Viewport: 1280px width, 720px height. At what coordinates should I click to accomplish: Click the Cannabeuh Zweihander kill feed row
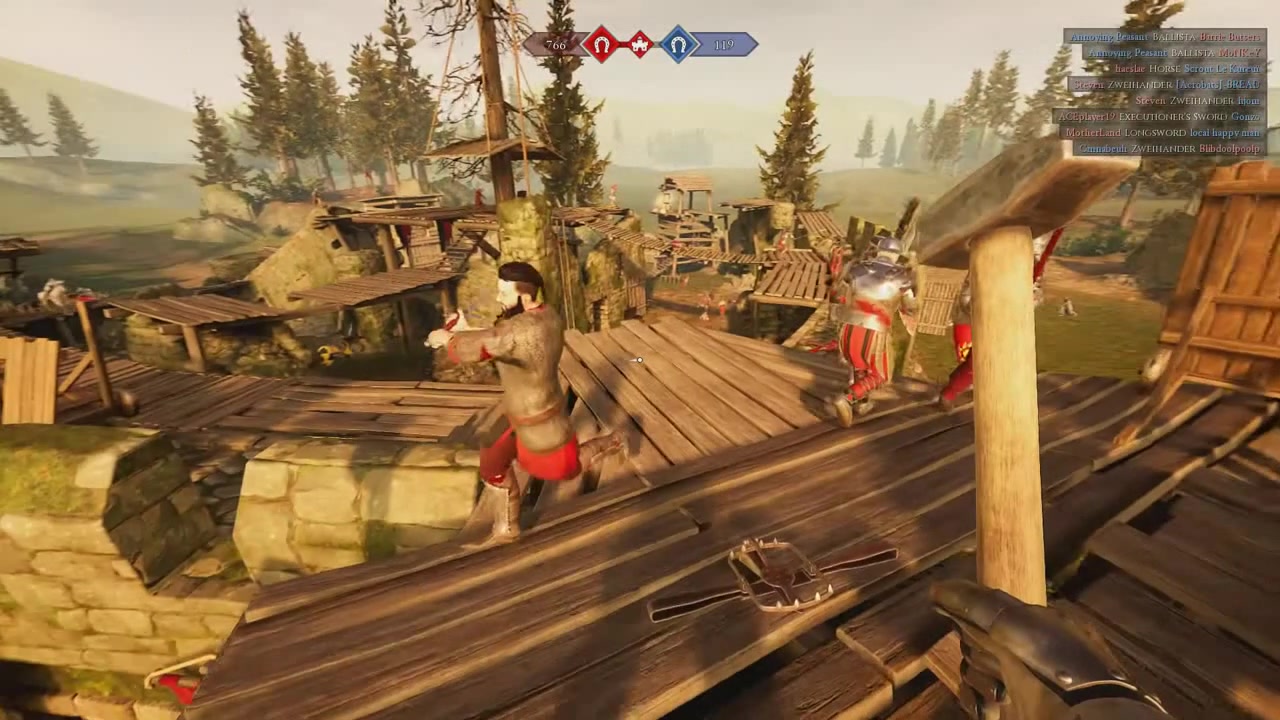pyautogui.click(x=1168, y=149)
